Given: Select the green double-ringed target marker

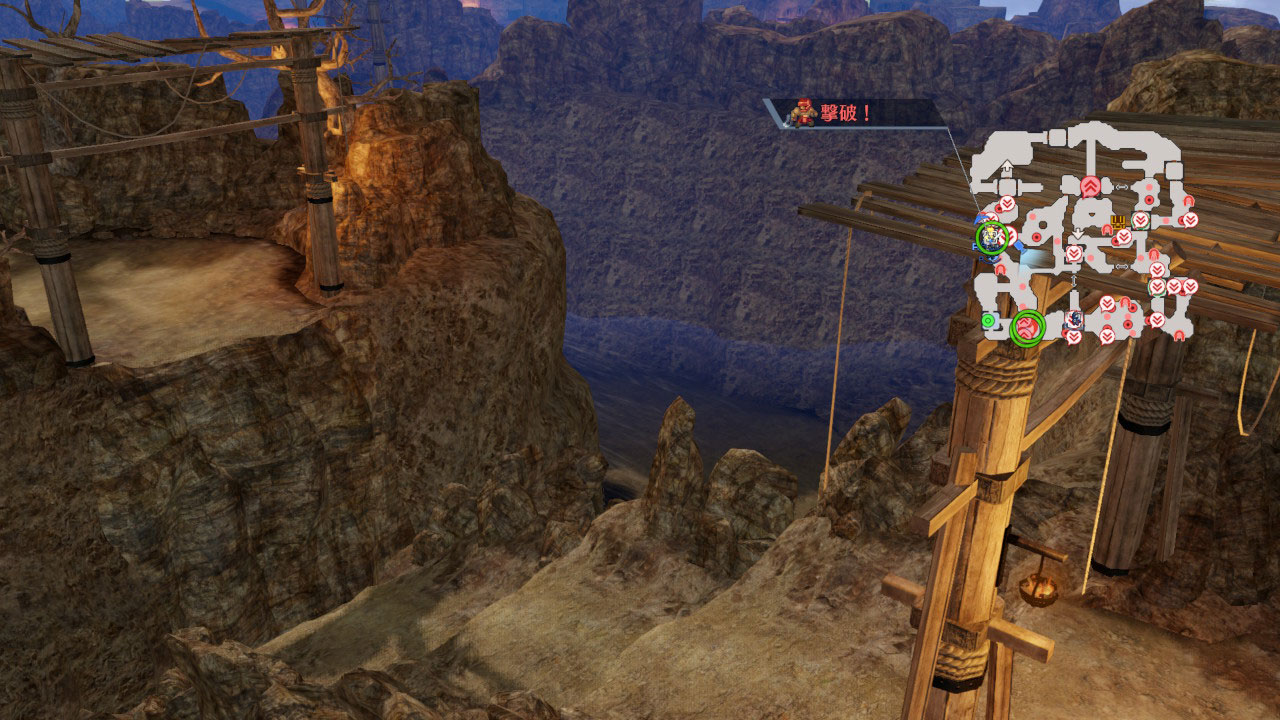Looking at the screenshot, I should click(x=1027, y=327).
